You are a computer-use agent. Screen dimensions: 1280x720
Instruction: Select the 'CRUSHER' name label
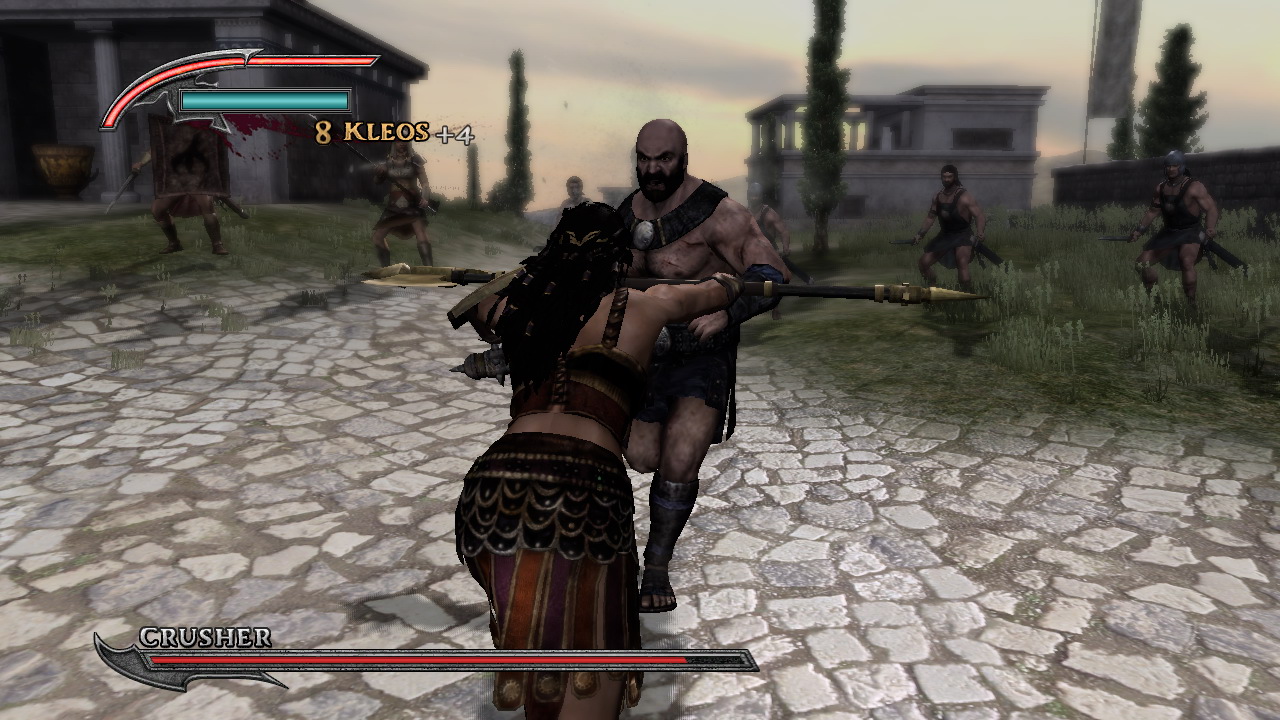205,637
